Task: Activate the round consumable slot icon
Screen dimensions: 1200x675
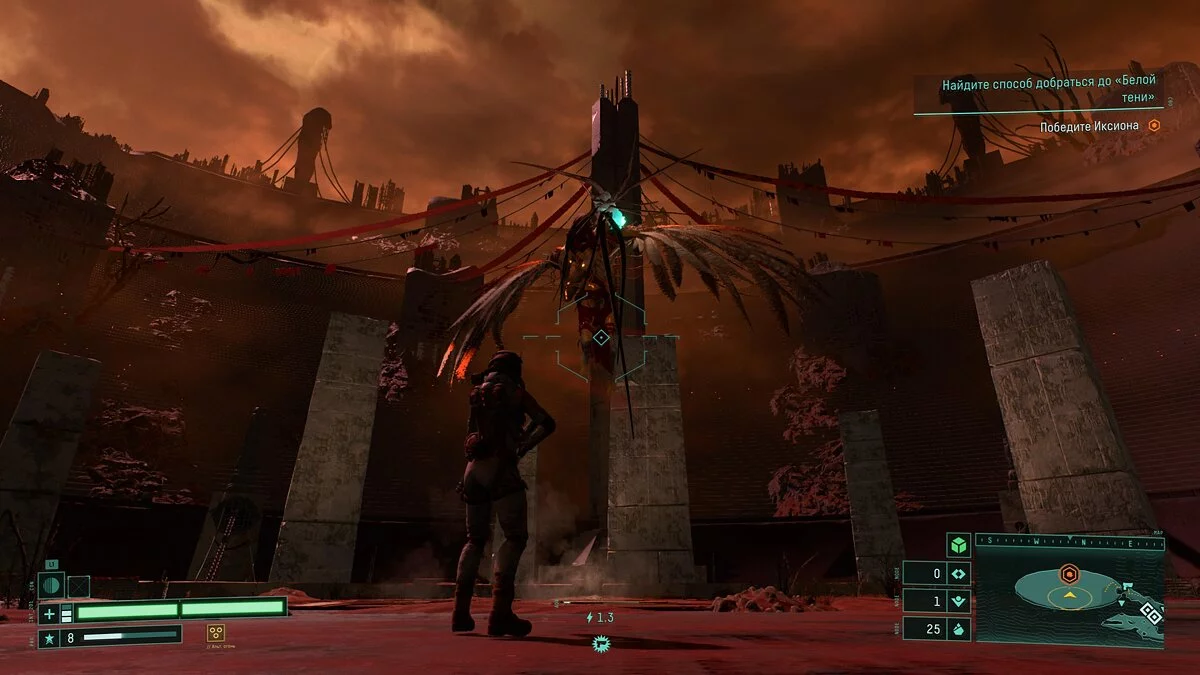Action: tap(51, 586)
